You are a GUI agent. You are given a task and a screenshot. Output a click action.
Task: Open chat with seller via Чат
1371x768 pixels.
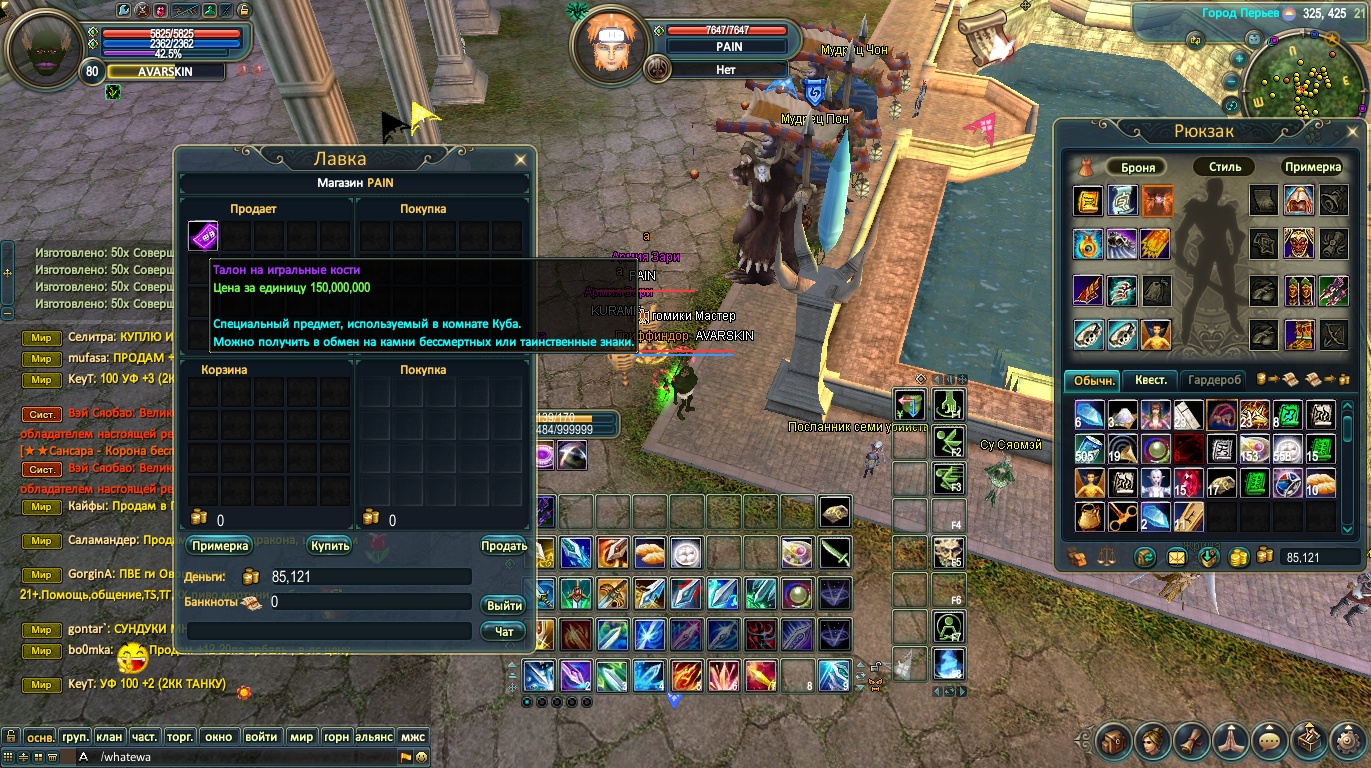point(504,632)
